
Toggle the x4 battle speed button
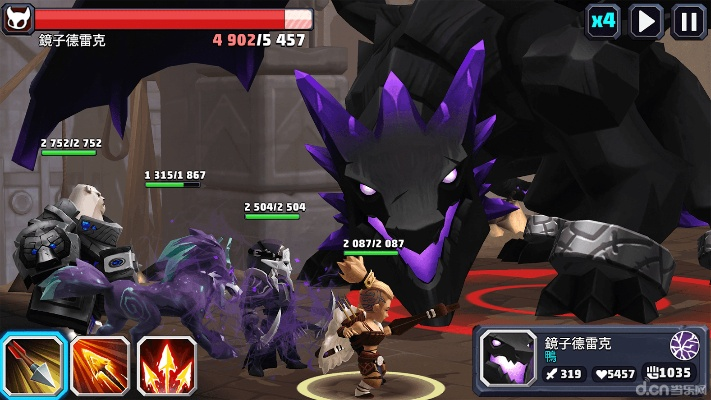pos(602,20)
